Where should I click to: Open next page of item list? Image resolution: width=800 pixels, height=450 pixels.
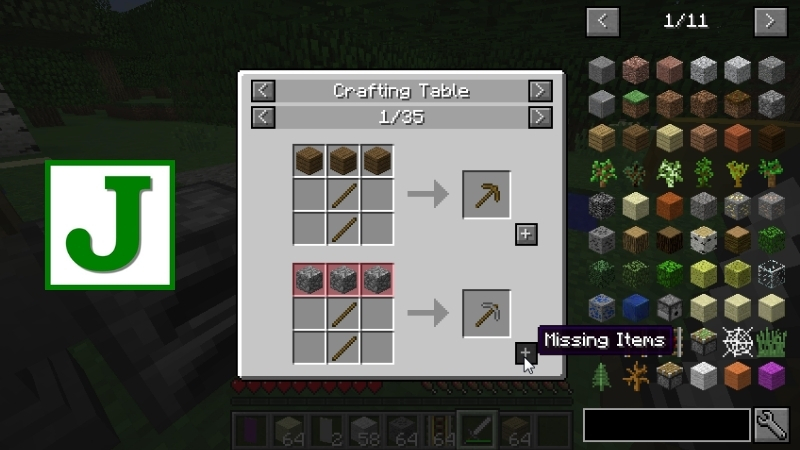pyautogui.click(x=769, y=20)
